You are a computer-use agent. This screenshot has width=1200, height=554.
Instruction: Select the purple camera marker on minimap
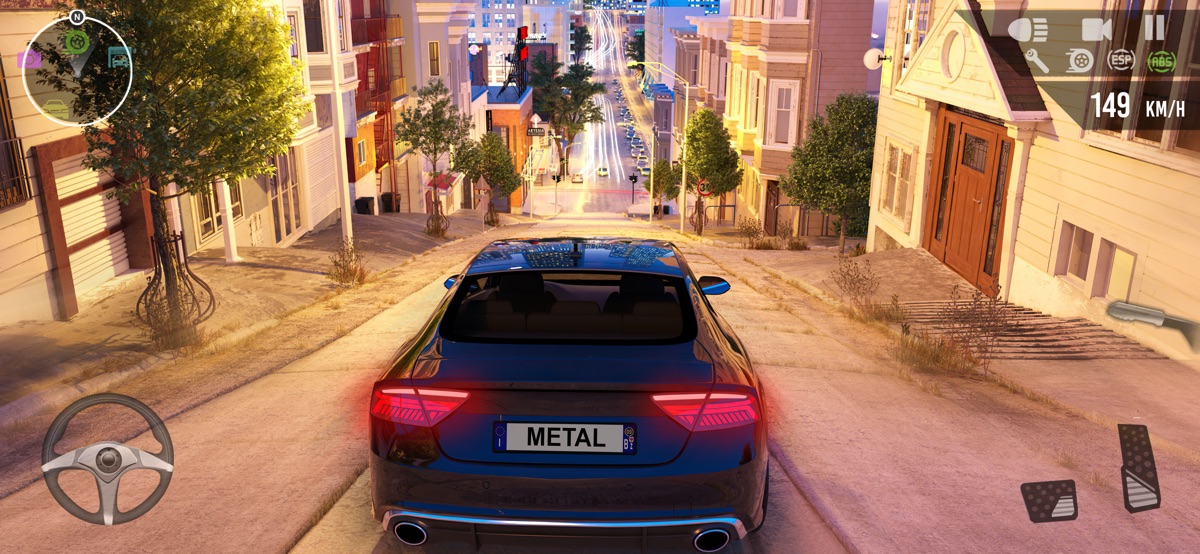coord(29,59)
